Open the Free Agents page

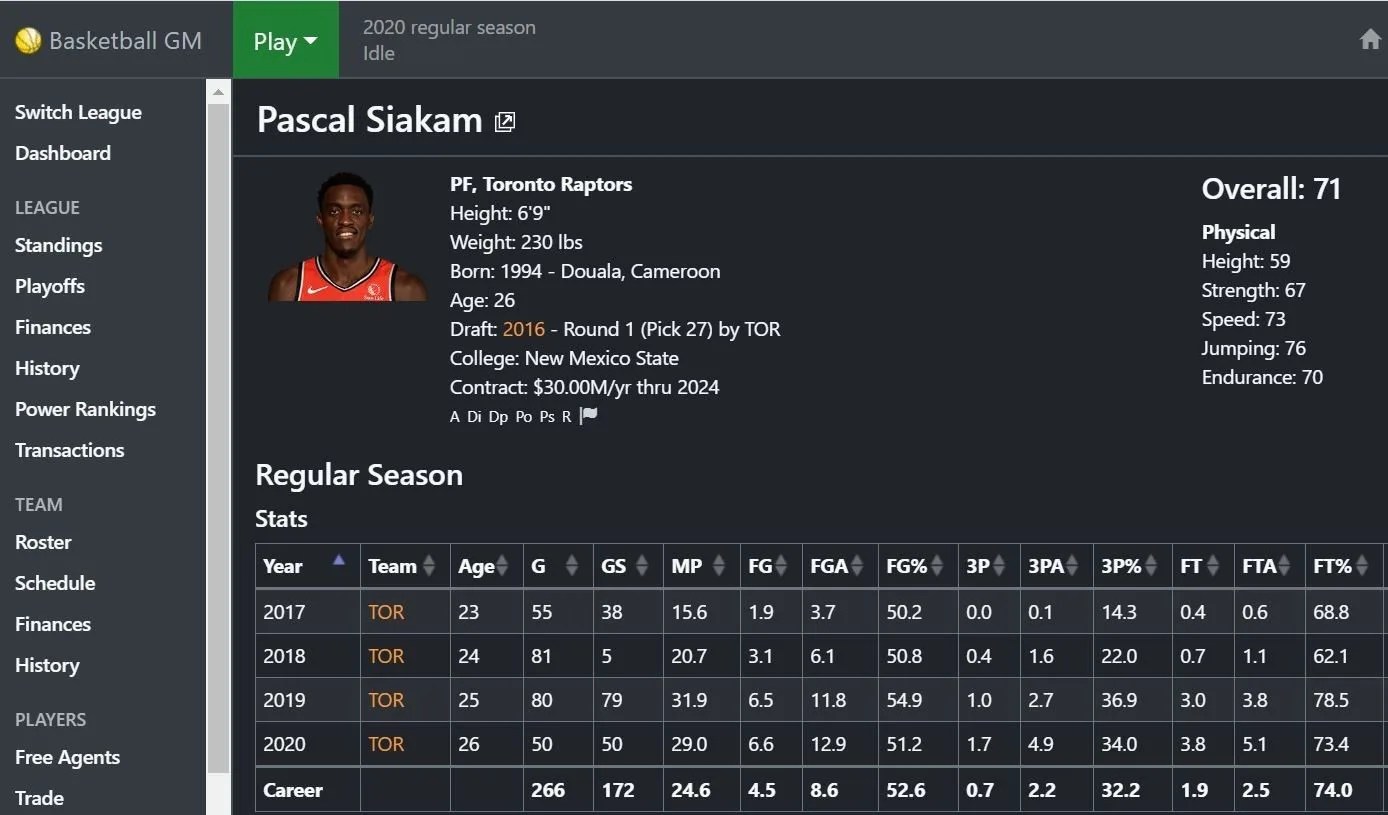click(x=67, y=757)
